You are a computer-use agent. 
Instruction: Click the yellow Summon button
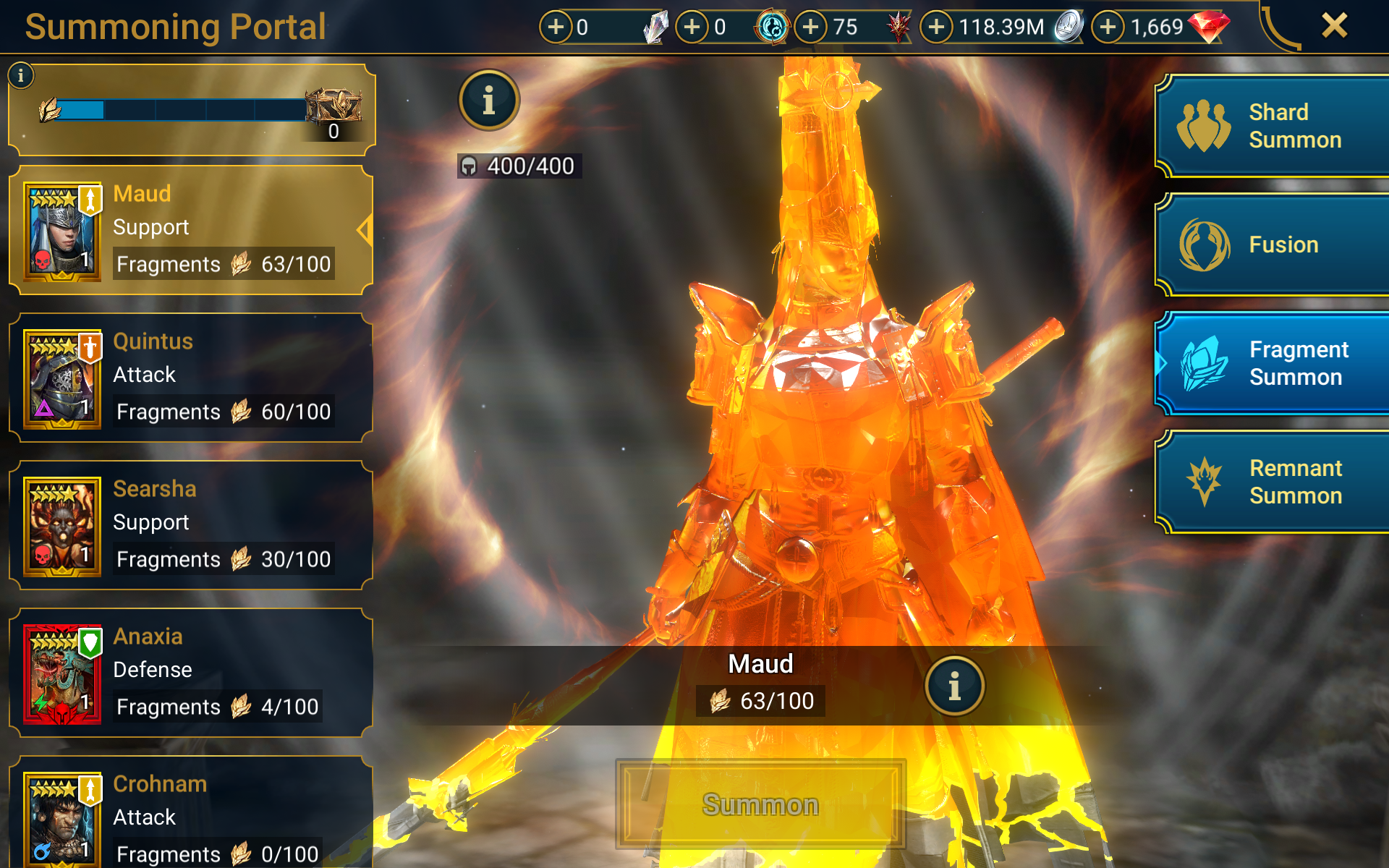[x=760, y=804]
